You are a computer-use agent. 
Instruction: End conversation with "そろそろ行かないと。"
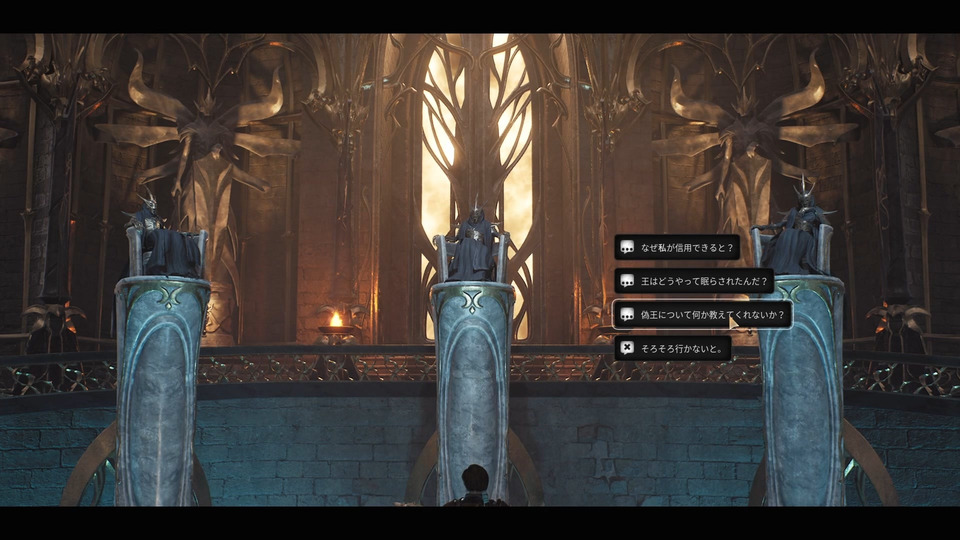(x=673, y=348)
